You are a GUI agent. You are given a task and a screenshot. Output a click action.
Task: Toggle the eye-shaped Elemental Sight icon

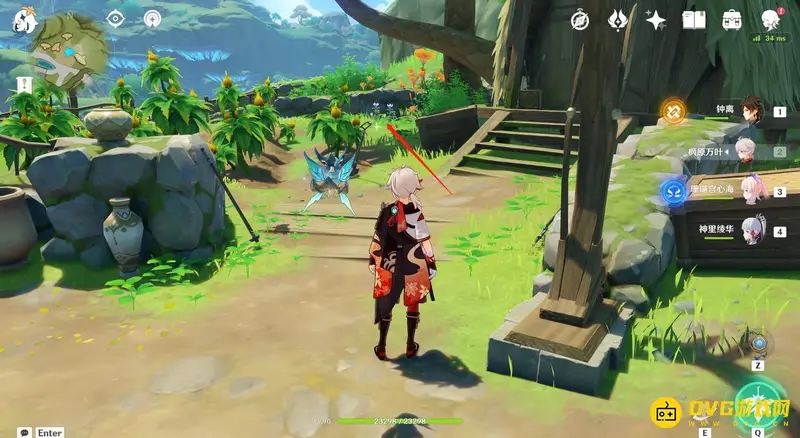point(115,18)
